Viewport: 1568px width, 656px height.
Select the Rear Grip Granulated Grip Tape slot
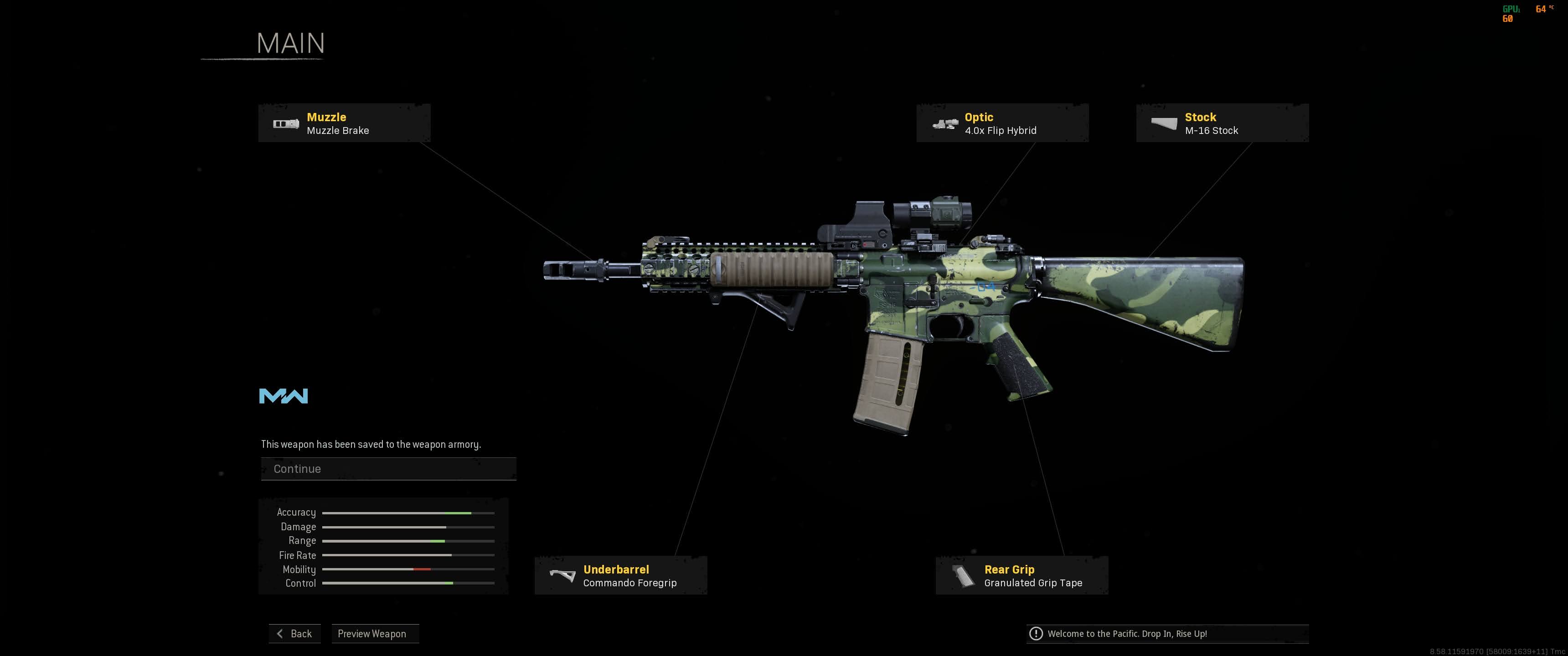click(1021, 576)
